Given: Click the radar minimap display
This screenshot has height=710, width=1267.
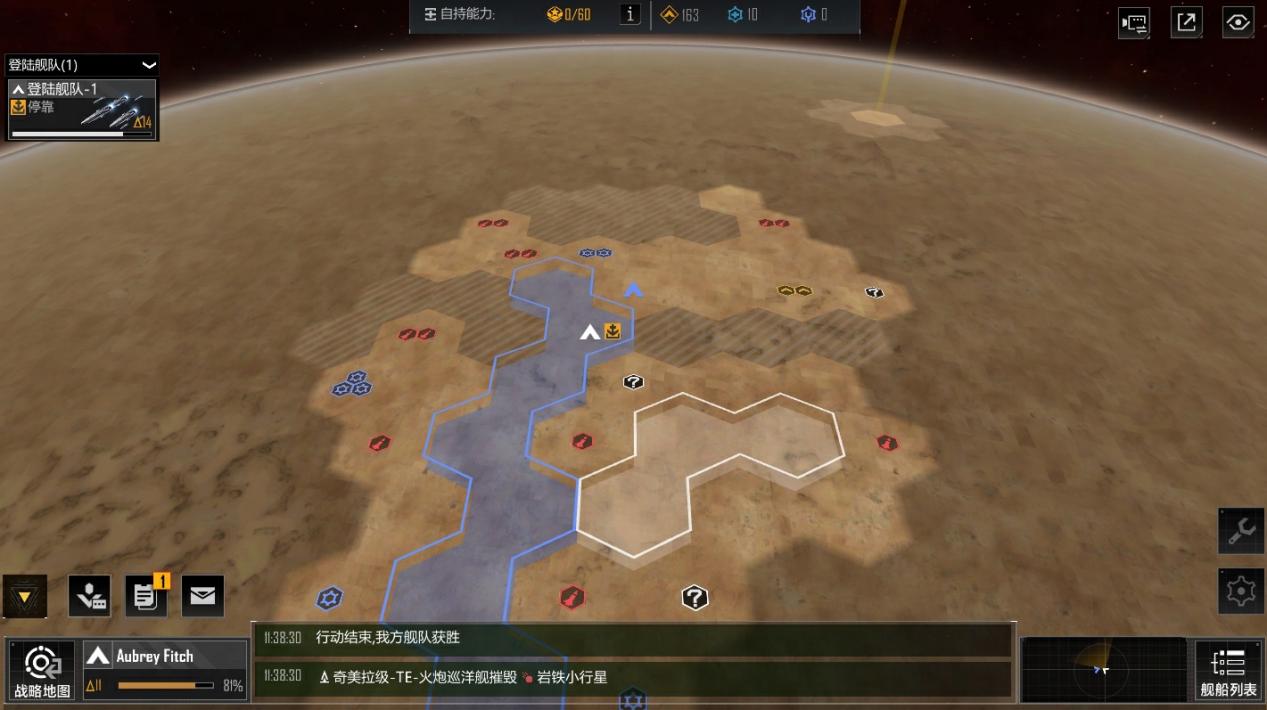Looking at the screenshot, I should (x=1102, y=669).
